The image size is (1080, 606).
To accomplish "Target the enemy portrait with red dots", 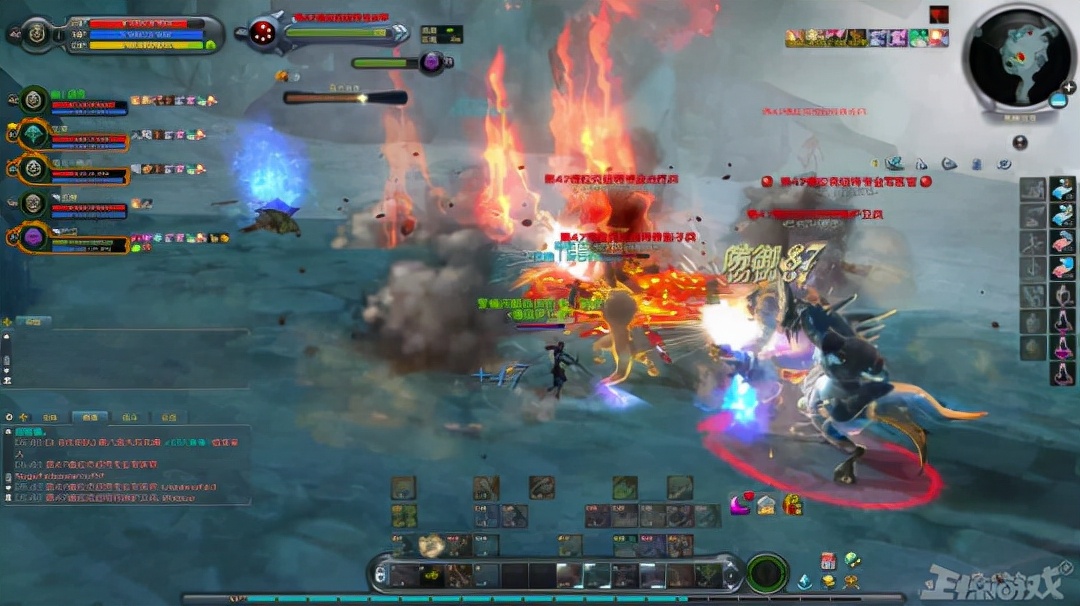I will click(x=264, y=32).
